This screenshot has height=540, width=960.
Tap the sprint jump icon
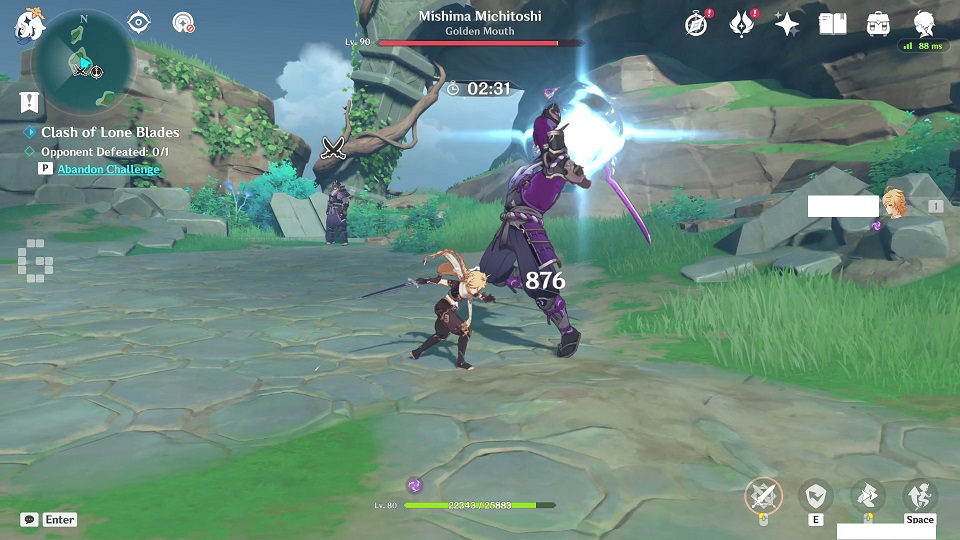tap(919, 495)
